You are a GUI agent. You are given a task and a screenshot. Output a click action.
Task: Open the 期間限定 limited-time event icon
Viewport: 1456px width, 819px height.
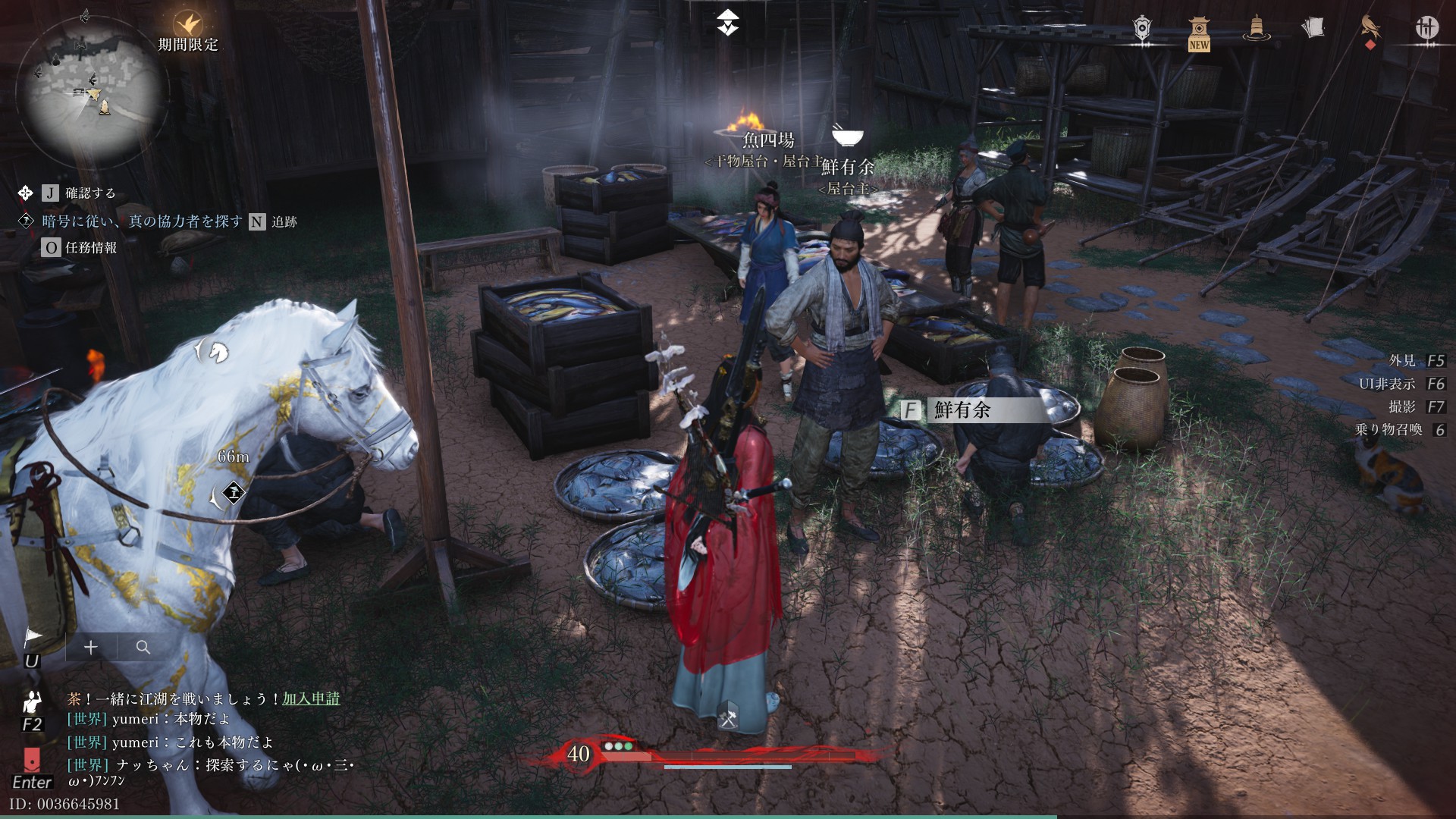pyautogui.click(x=187, y=27)
